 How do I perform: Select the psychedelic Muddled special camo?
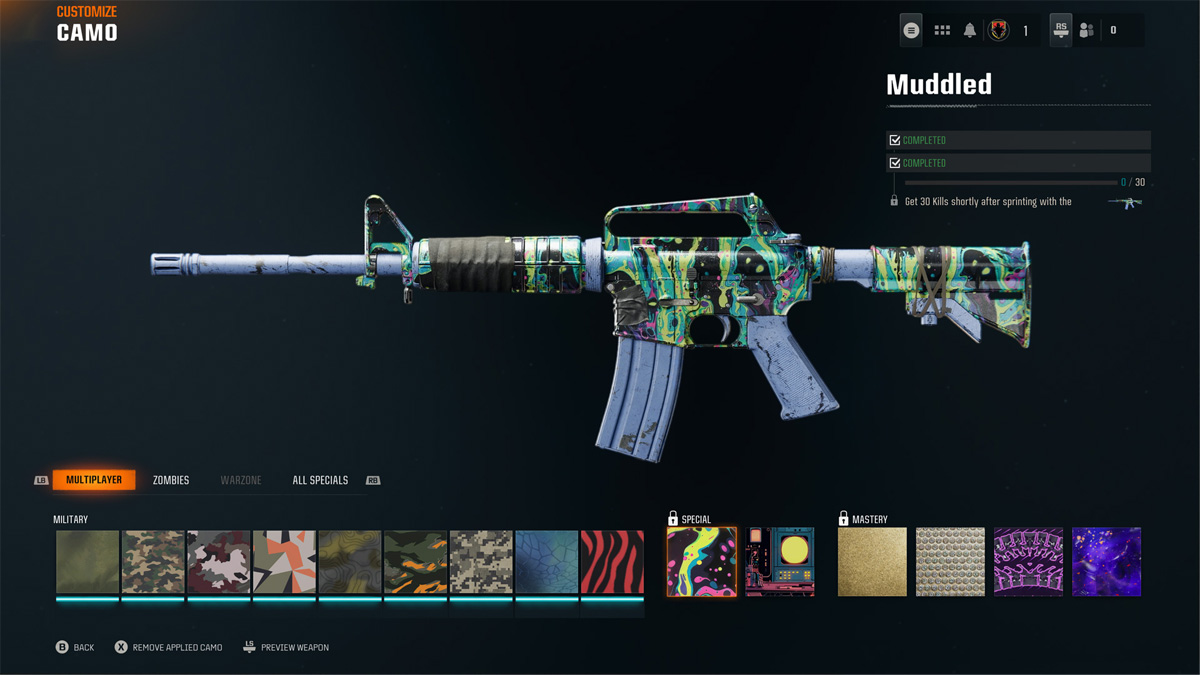coord(702,562)
